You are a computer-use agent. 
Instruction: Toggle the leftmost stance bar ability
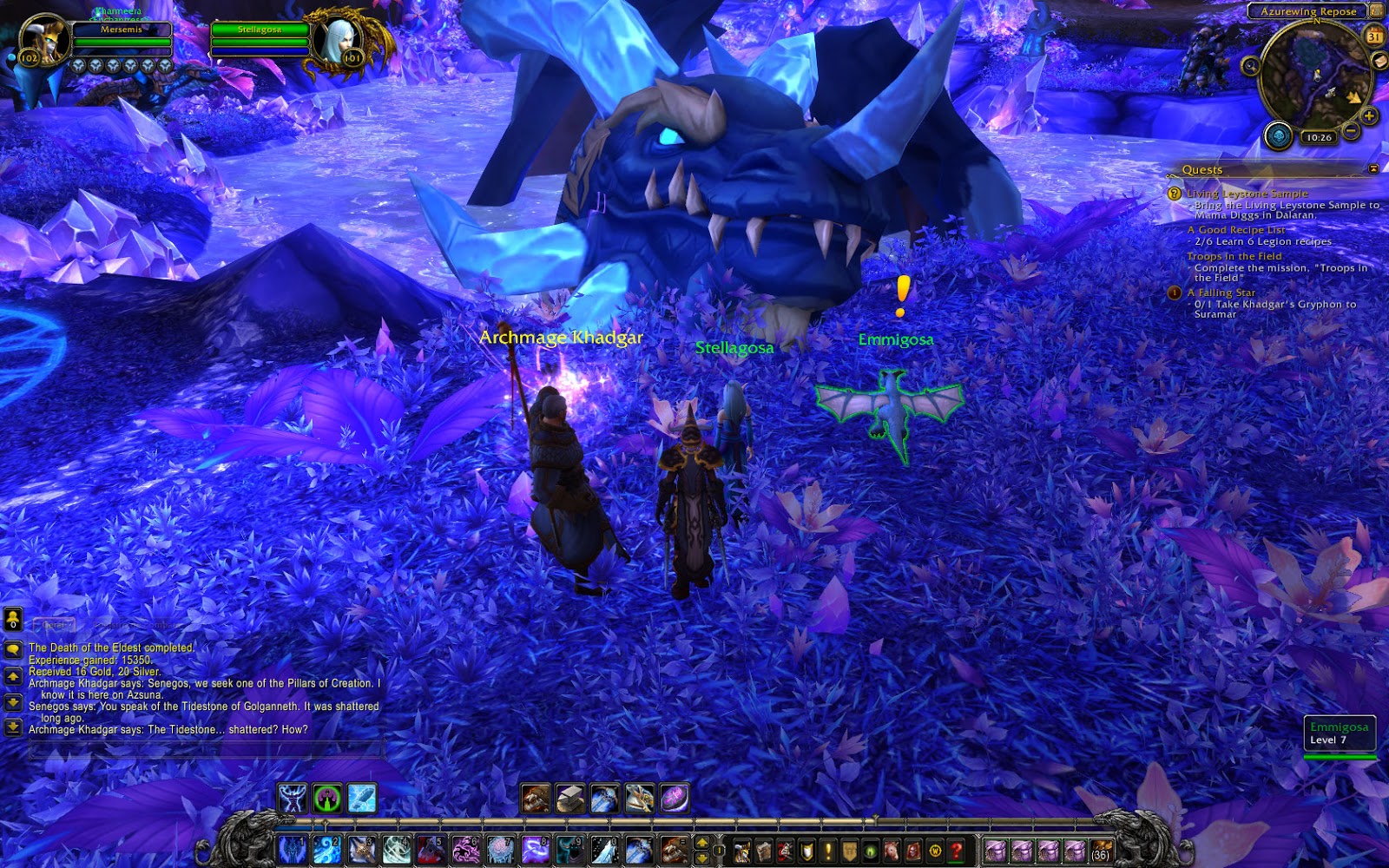click(292, 798)
